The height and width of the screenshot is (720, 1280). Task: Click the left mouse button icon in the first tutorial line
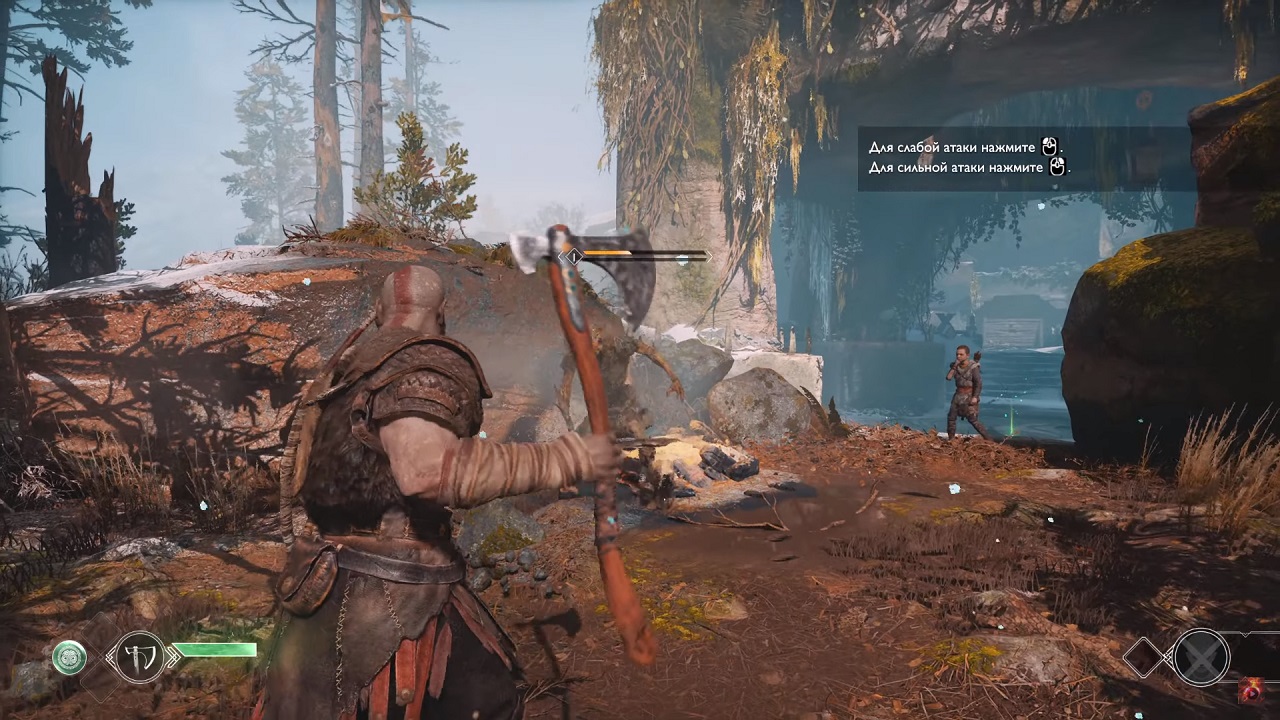click(x=1049, y=145)
